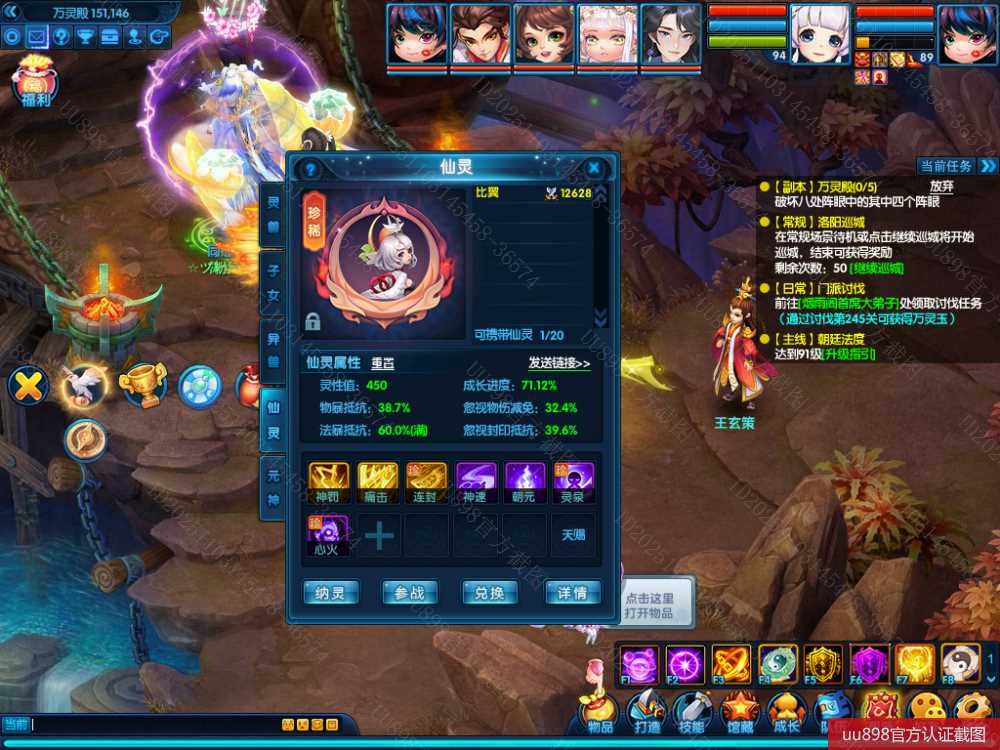Viewport: 1000px width, 750px height.
Task: Click the 纳灵 button
Action: click(330, 593)
